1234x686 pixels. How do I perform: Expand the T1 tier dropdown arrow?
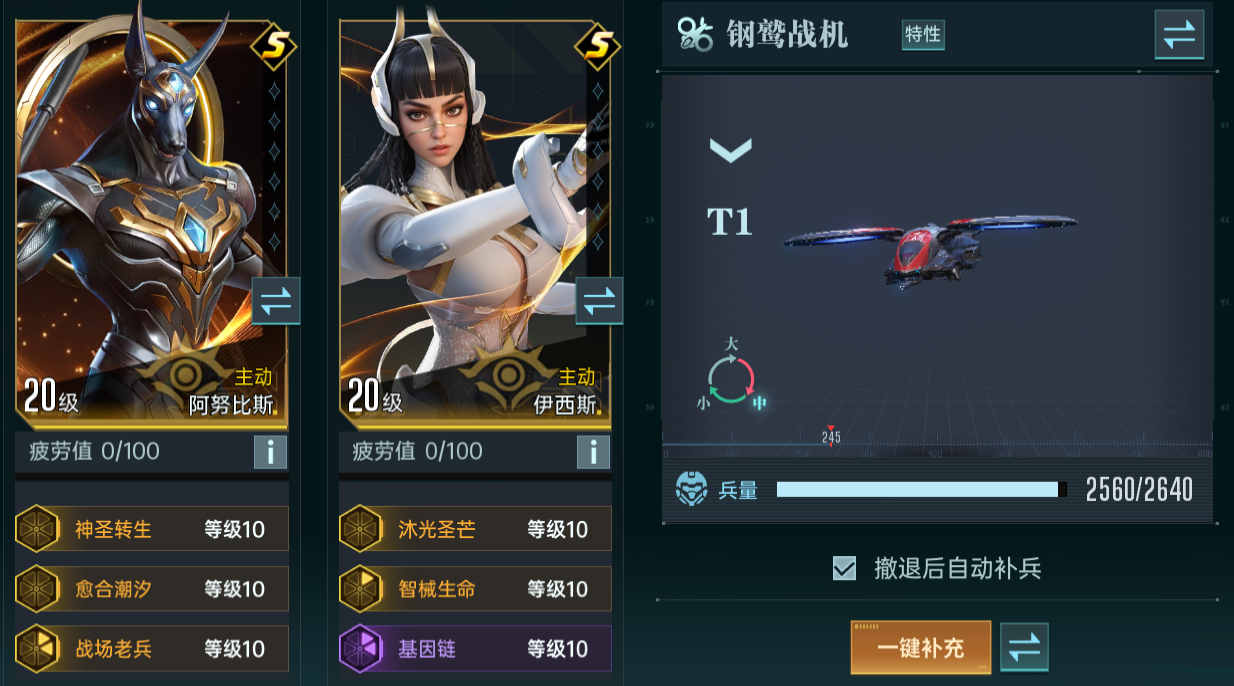pos(730,151)
